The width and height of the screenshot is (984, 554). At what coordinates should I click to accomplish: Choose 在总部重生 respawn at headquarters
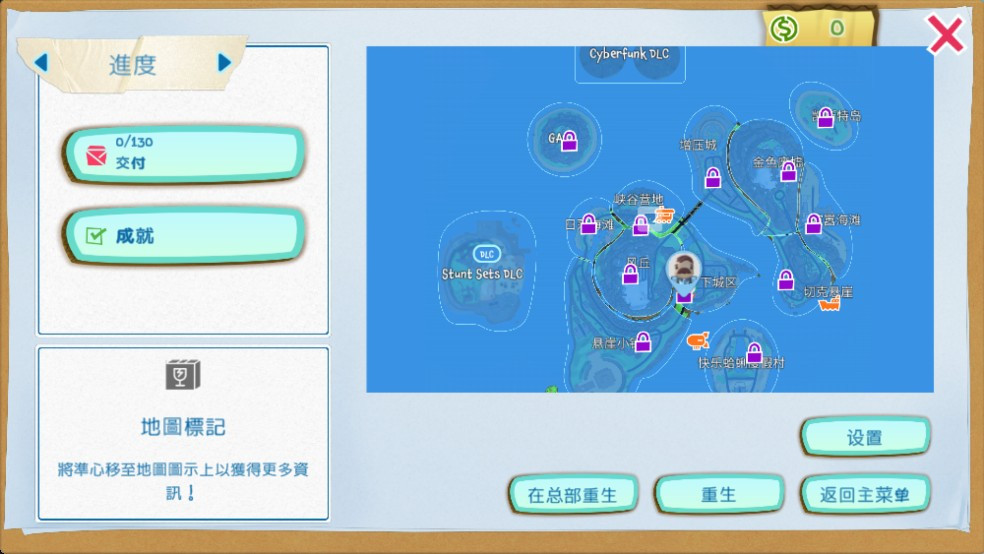point(572,494)
